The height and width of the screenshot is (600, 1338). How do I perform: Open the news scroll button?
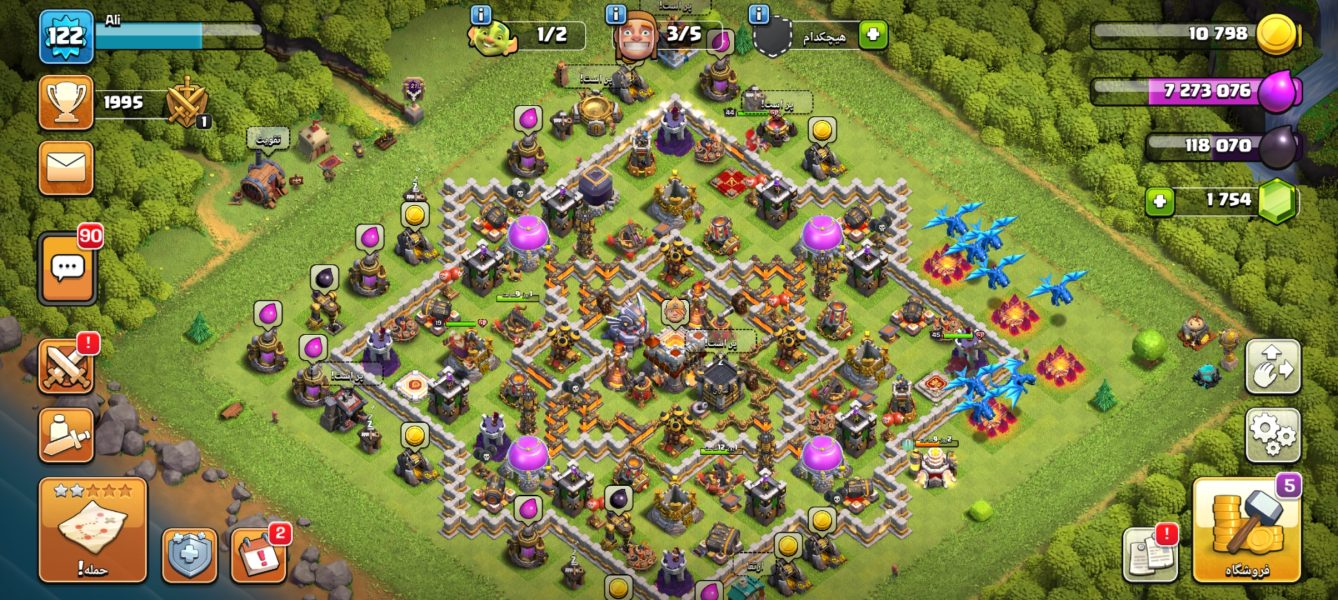pyautogui.click(x=1149, y=553)
